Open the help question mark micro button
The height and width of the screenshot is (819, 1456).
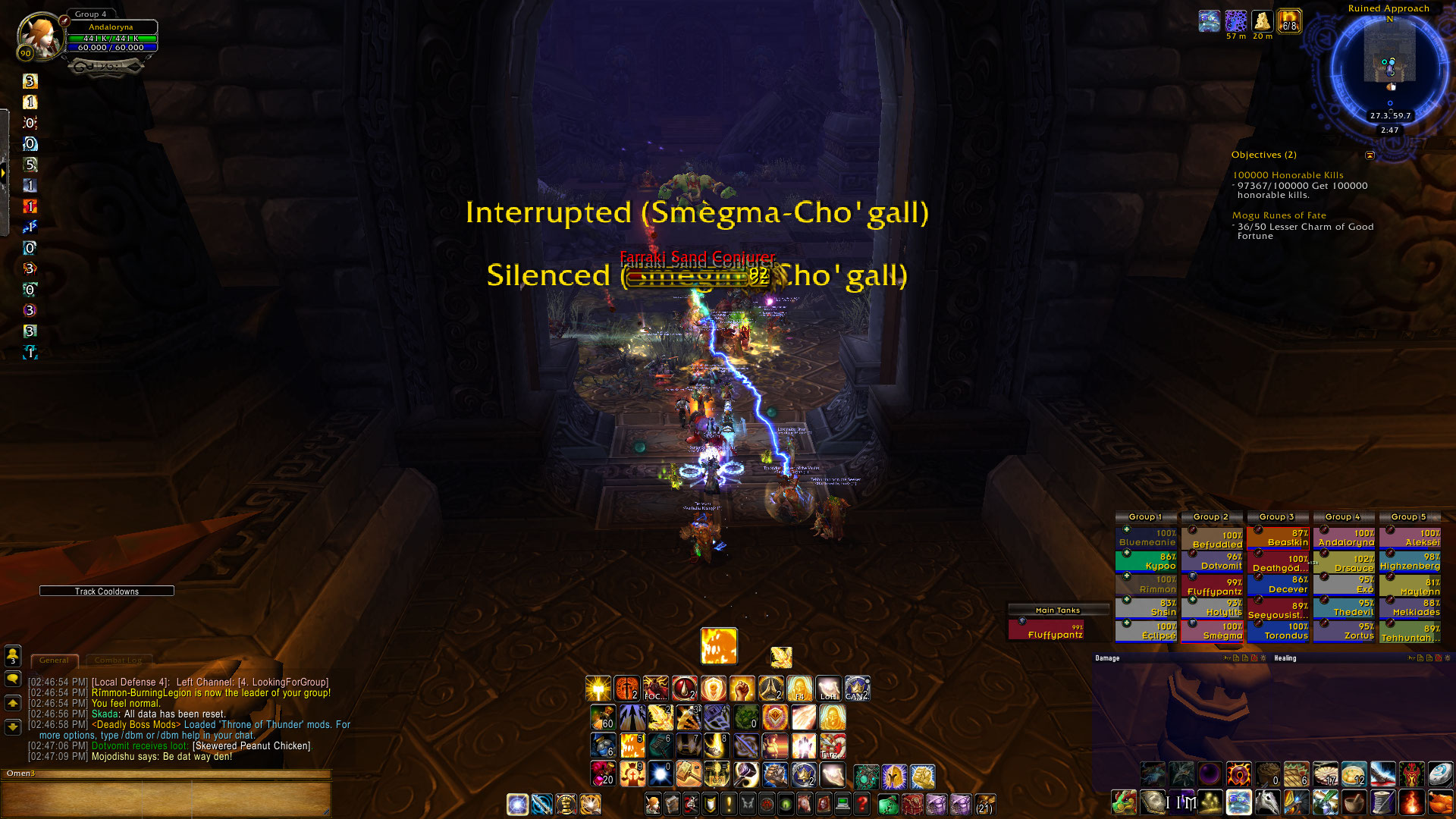point(862,804)
